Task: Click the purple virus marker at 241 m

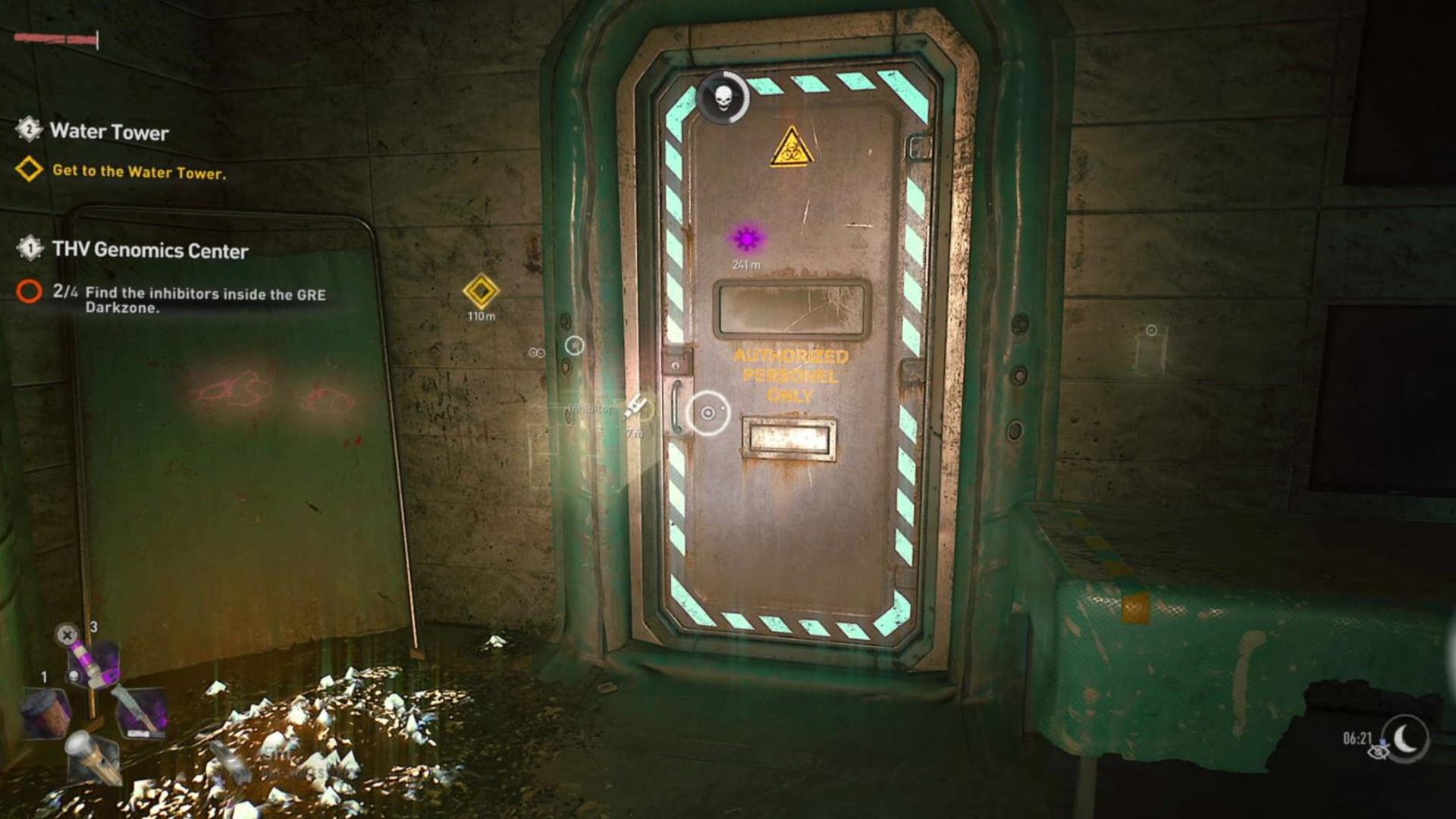Action: pyautogui.click(x=747, y=239)
